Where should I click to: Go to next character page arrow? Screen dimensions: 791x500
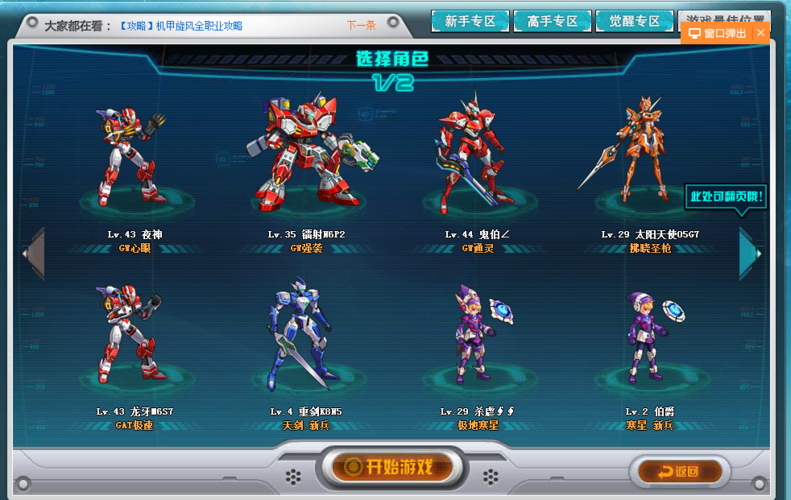click(750, 253)
